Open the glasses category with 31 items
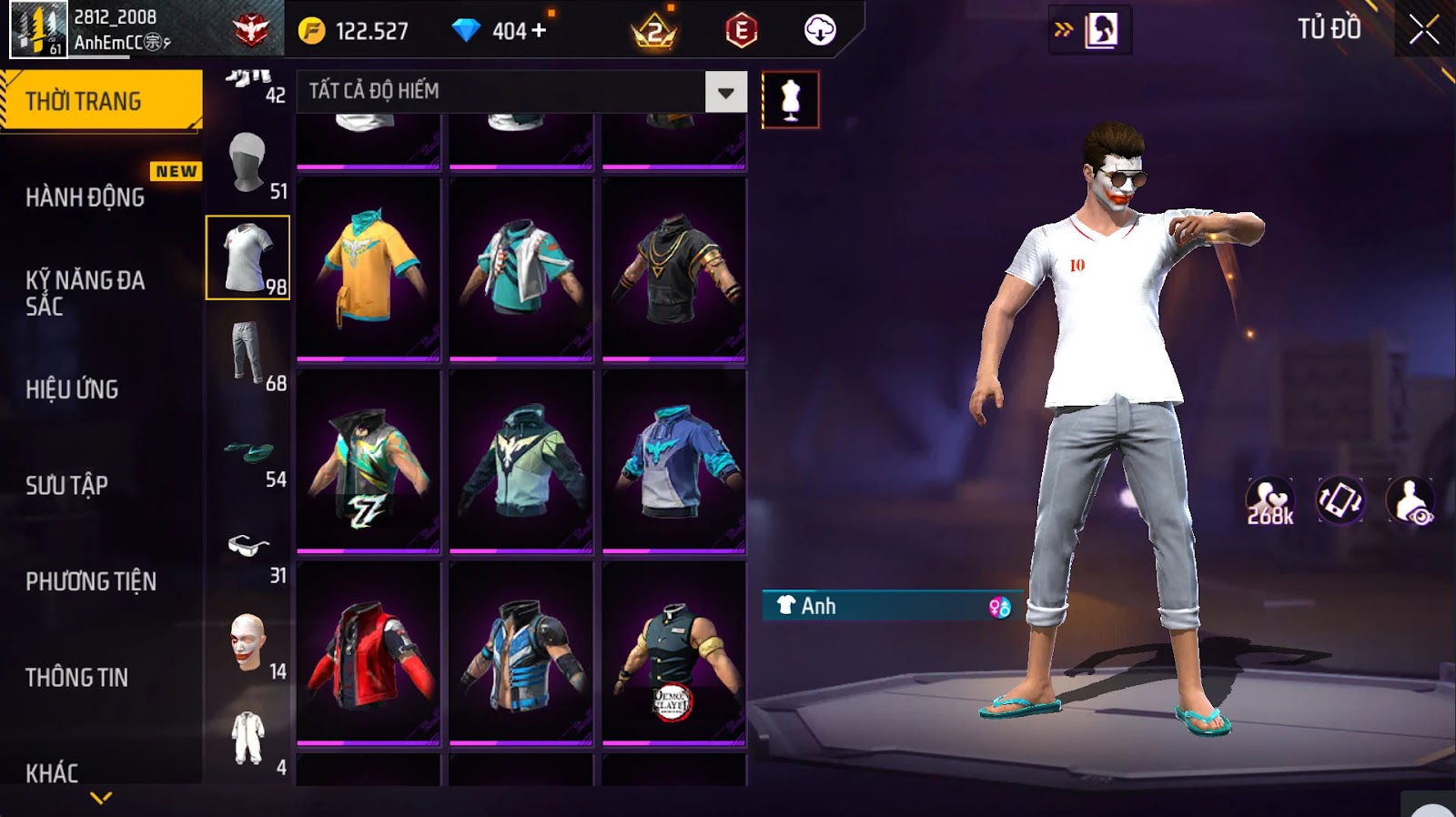 click(248, 548)
